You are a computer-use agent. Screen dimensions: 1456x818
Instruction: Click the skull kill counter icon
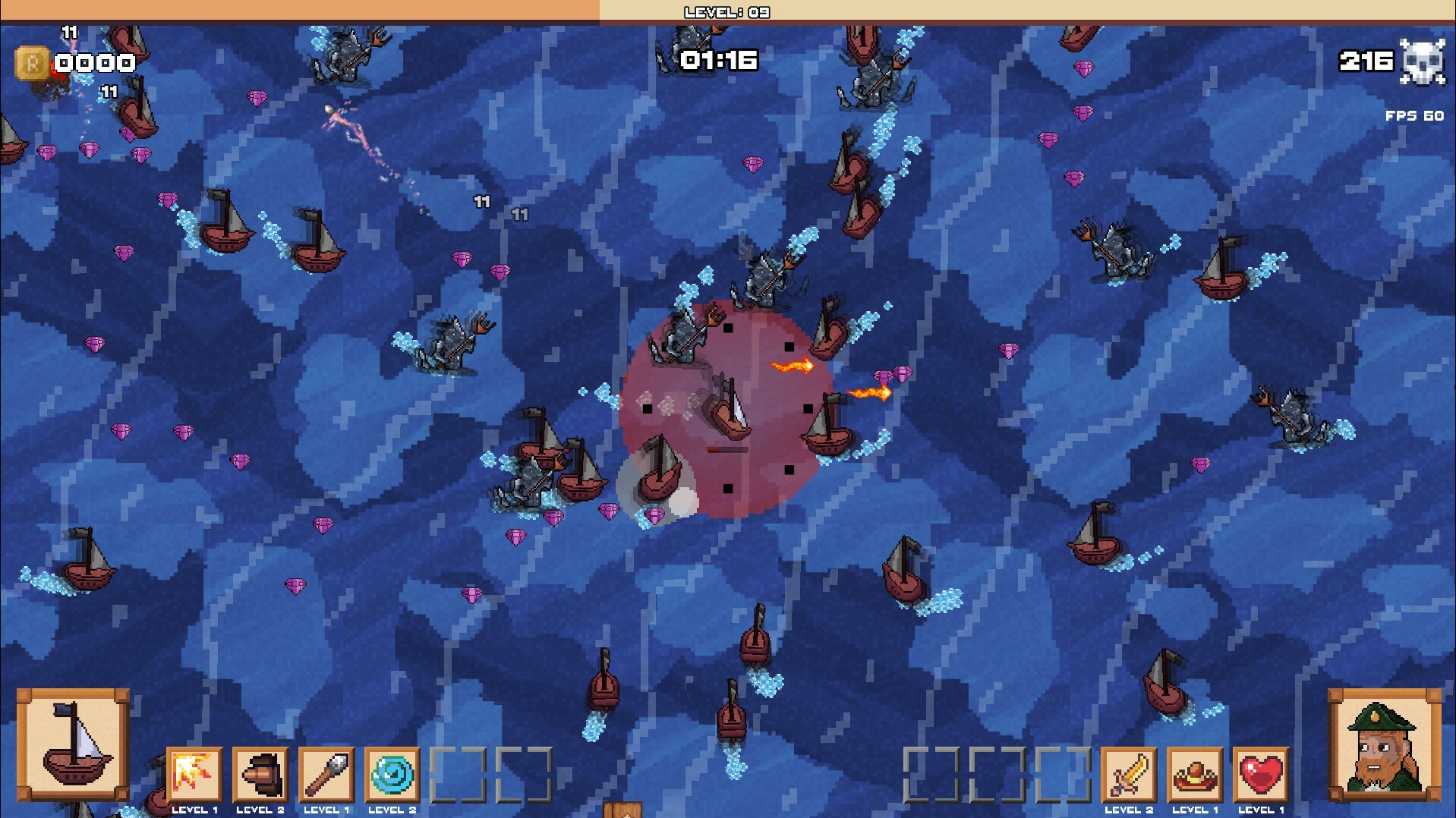[1423, 61]
